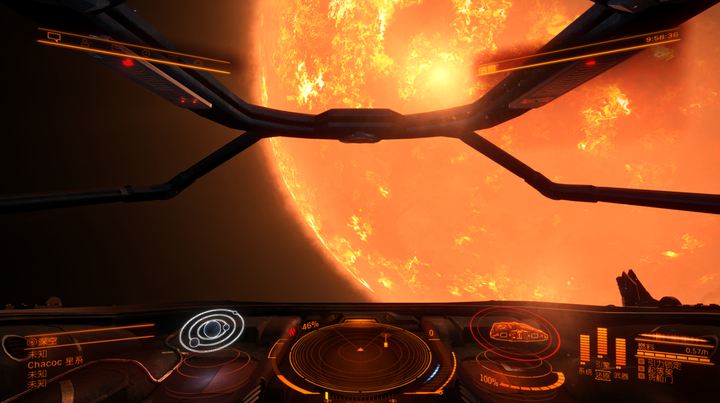This screenshot has width=720, height=403.
Task: Inspect the ship status hologram
Action: coord(510,333)
